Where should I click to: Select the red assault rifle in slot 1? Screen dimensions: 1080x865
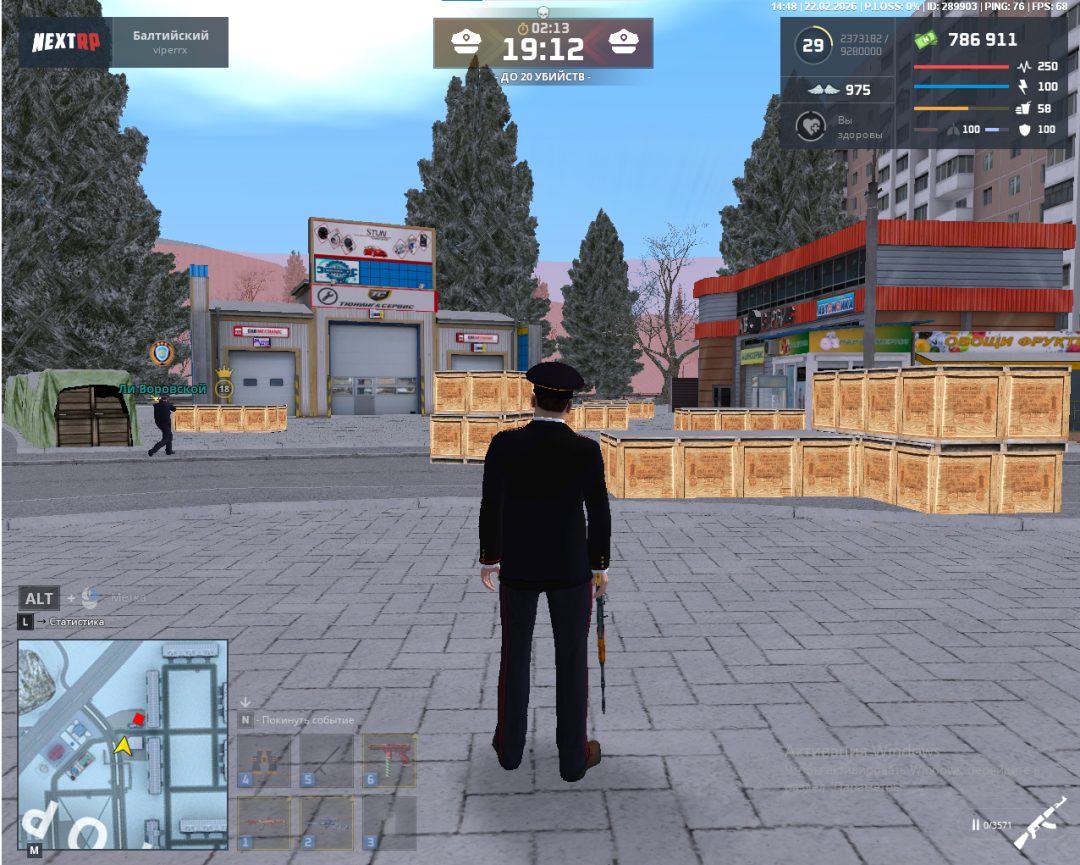(264, 821)
